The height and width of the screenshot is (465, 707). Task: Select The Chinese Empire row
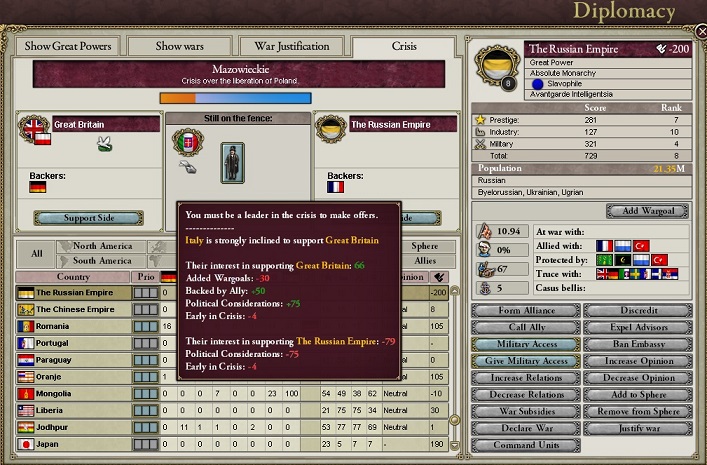(75, 309)
